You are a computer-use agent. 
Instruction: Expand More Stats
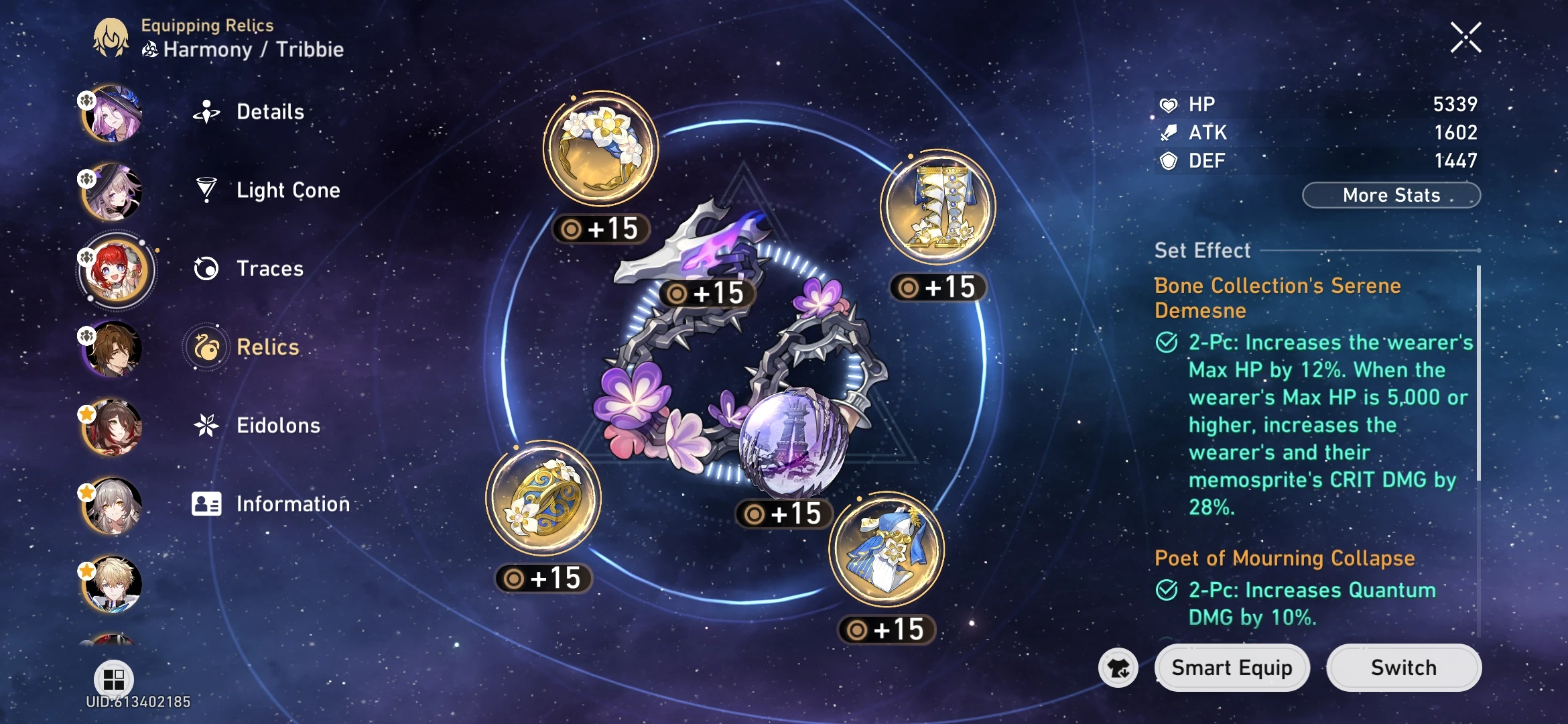[1390, 195]
